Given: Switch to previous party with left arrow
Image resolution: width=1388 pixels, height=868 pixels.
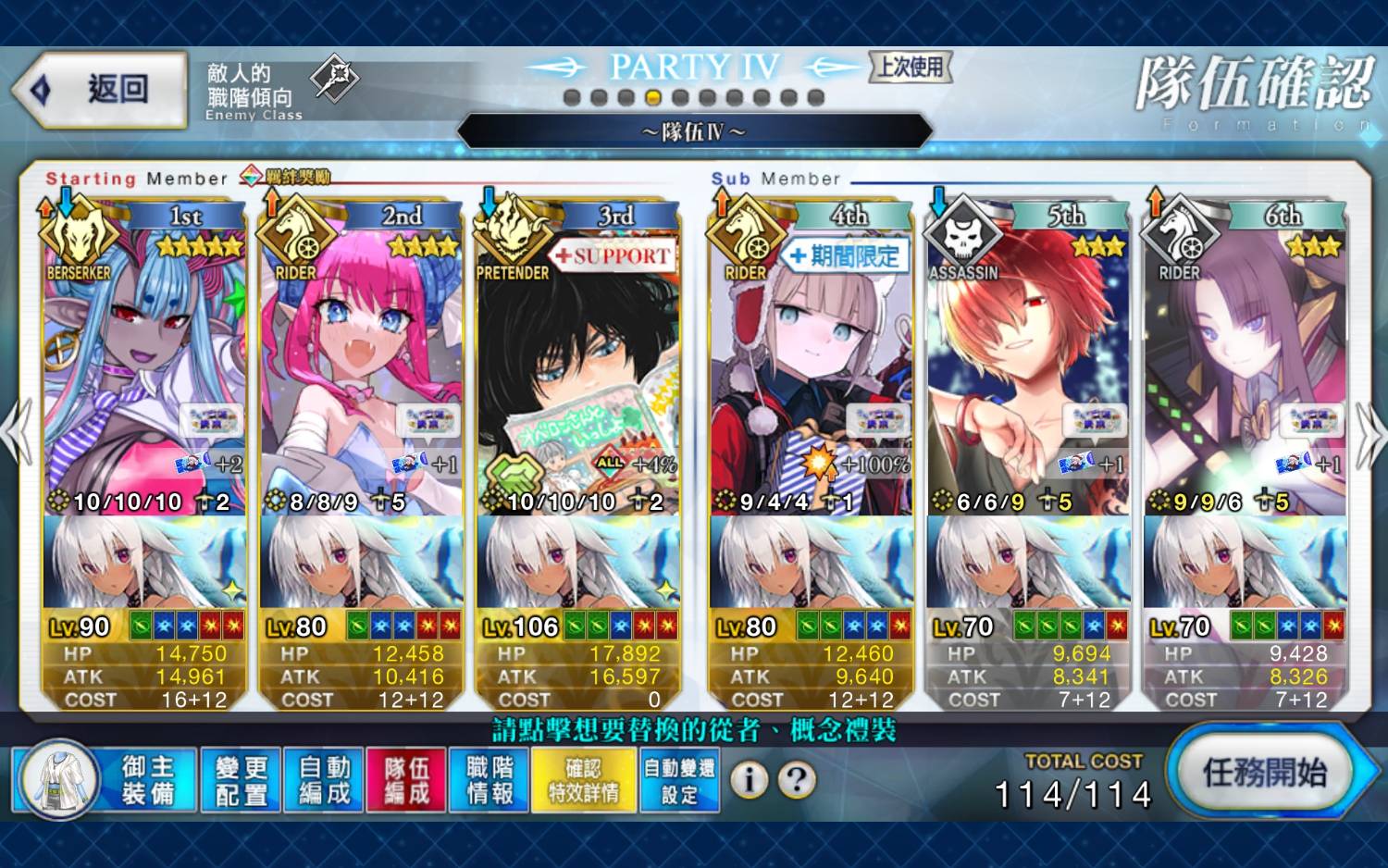Looking at the screenshot, I should pyautogui.click(x=17, y=433).
